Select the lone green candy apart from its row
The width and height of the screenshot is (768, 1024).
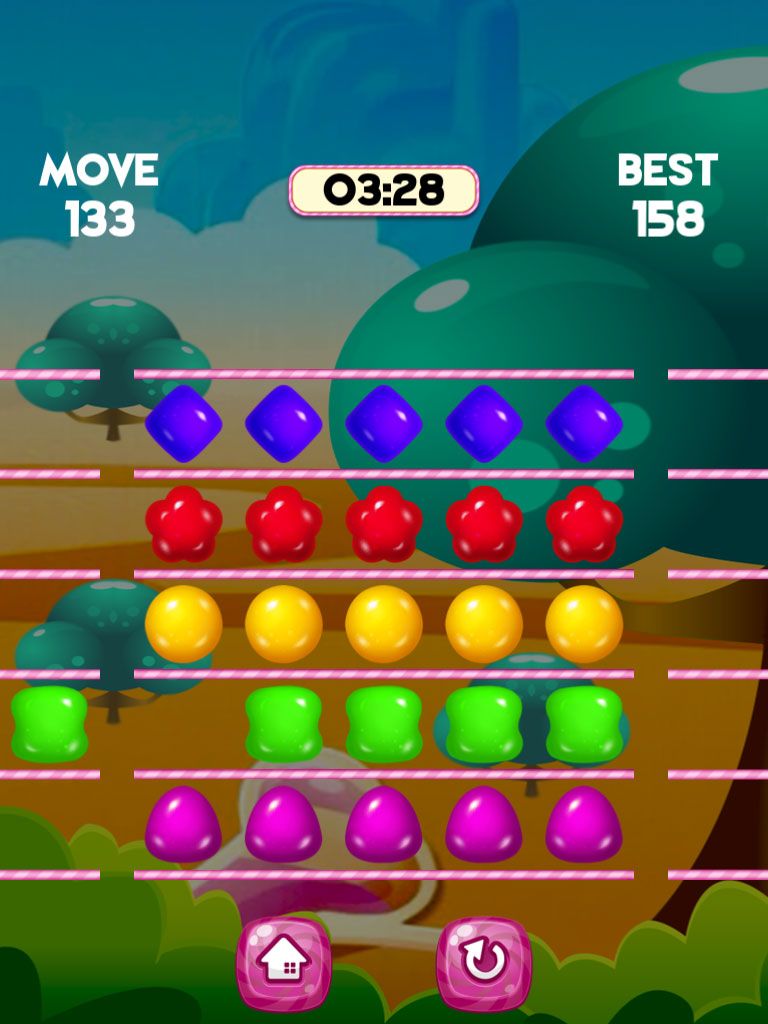tap(49, 724)
